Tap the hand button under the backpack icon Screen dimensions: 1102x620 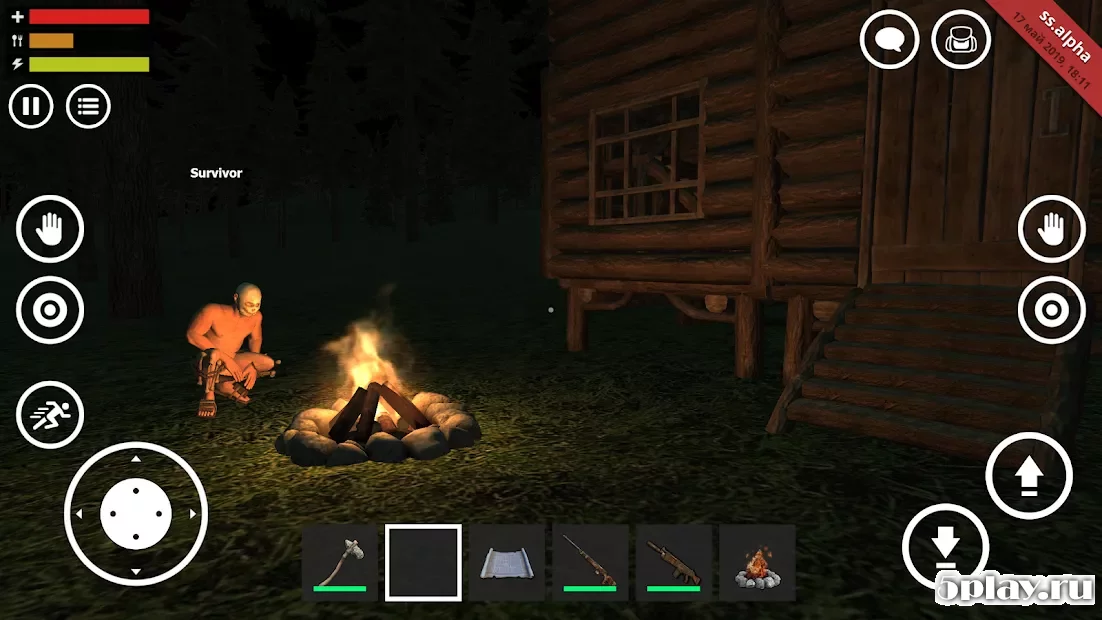pyautogui.click(x=1051, y=229)
